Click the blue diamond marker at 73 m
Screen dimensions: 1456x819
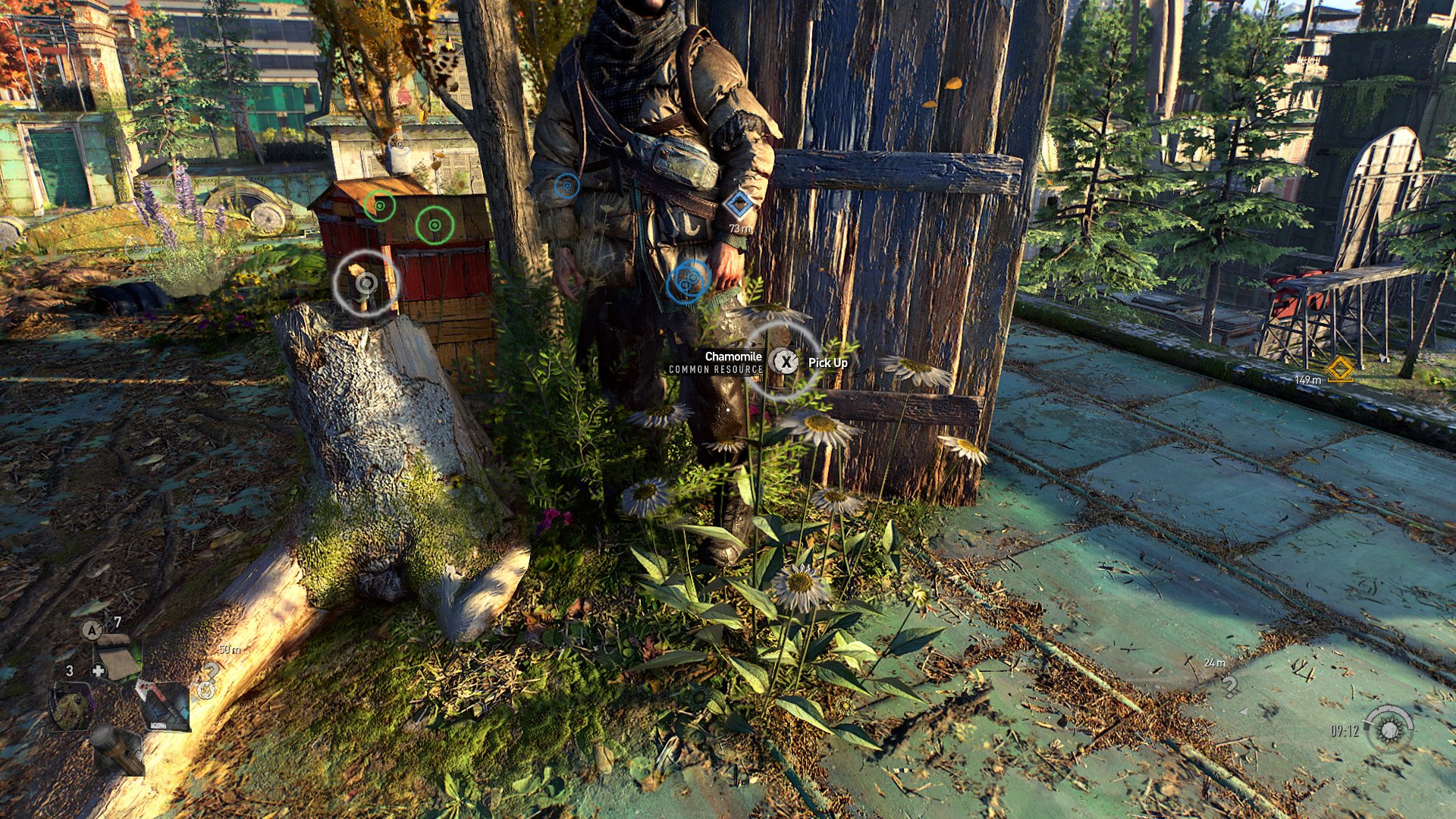tap(739, 204)
